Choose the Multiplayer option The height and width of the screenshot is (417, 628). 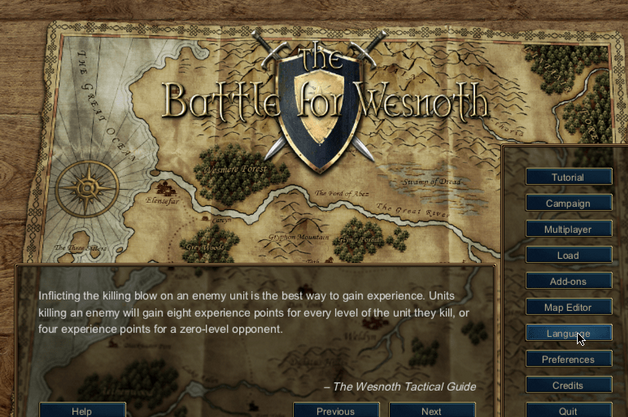click(x=568, y=229)
